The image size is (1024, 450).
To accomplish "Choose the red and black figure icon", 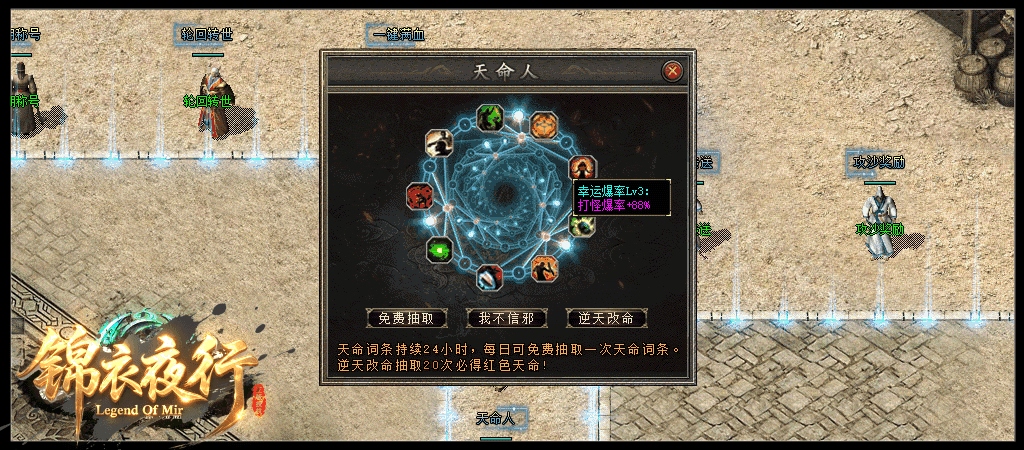I will pos(419,196).
